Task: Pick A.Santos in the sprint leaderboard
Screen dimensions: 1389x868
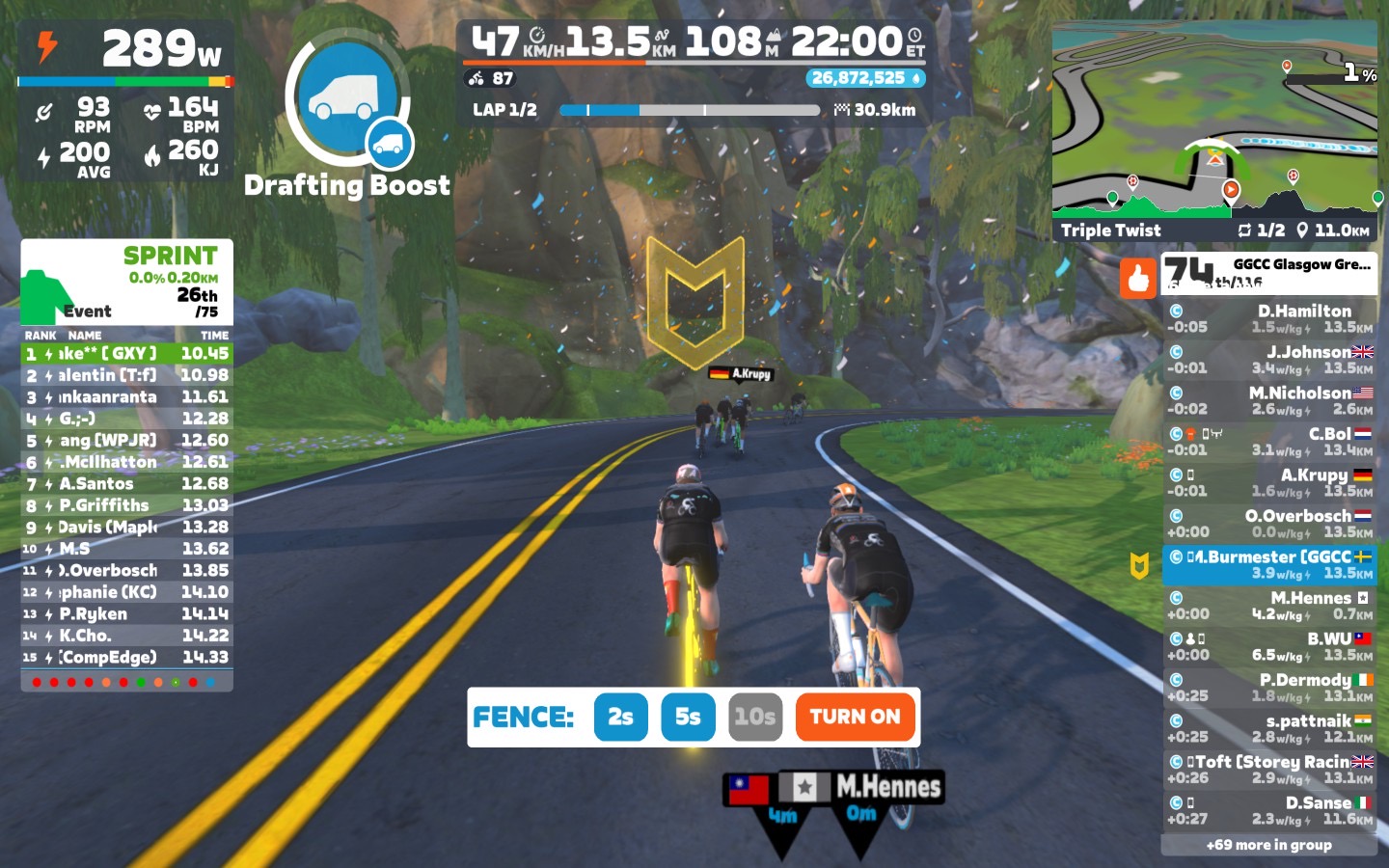Action: coord(126,484)
